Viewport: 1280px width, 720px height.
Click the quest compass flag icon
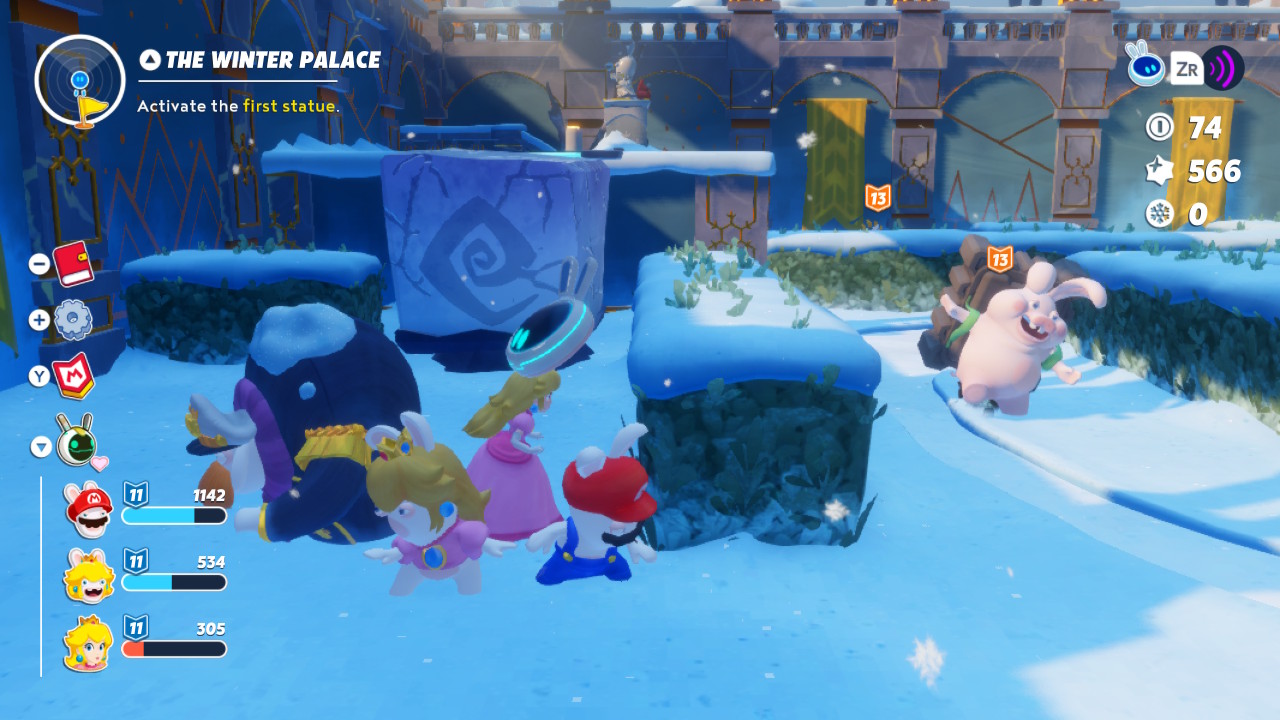(80, 80)
